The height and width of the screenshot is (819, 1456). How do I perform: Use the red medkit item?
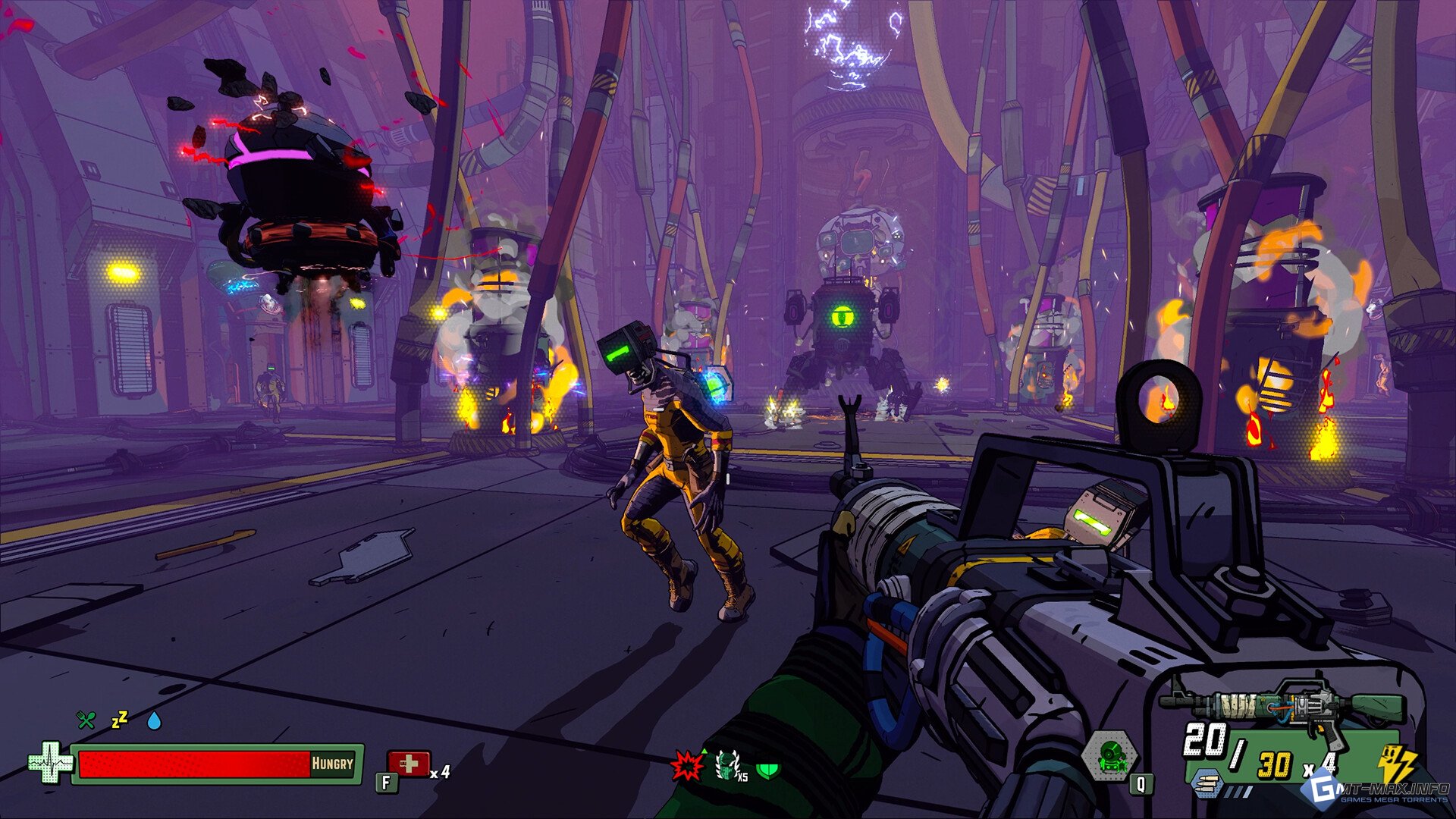click(409, 764)
